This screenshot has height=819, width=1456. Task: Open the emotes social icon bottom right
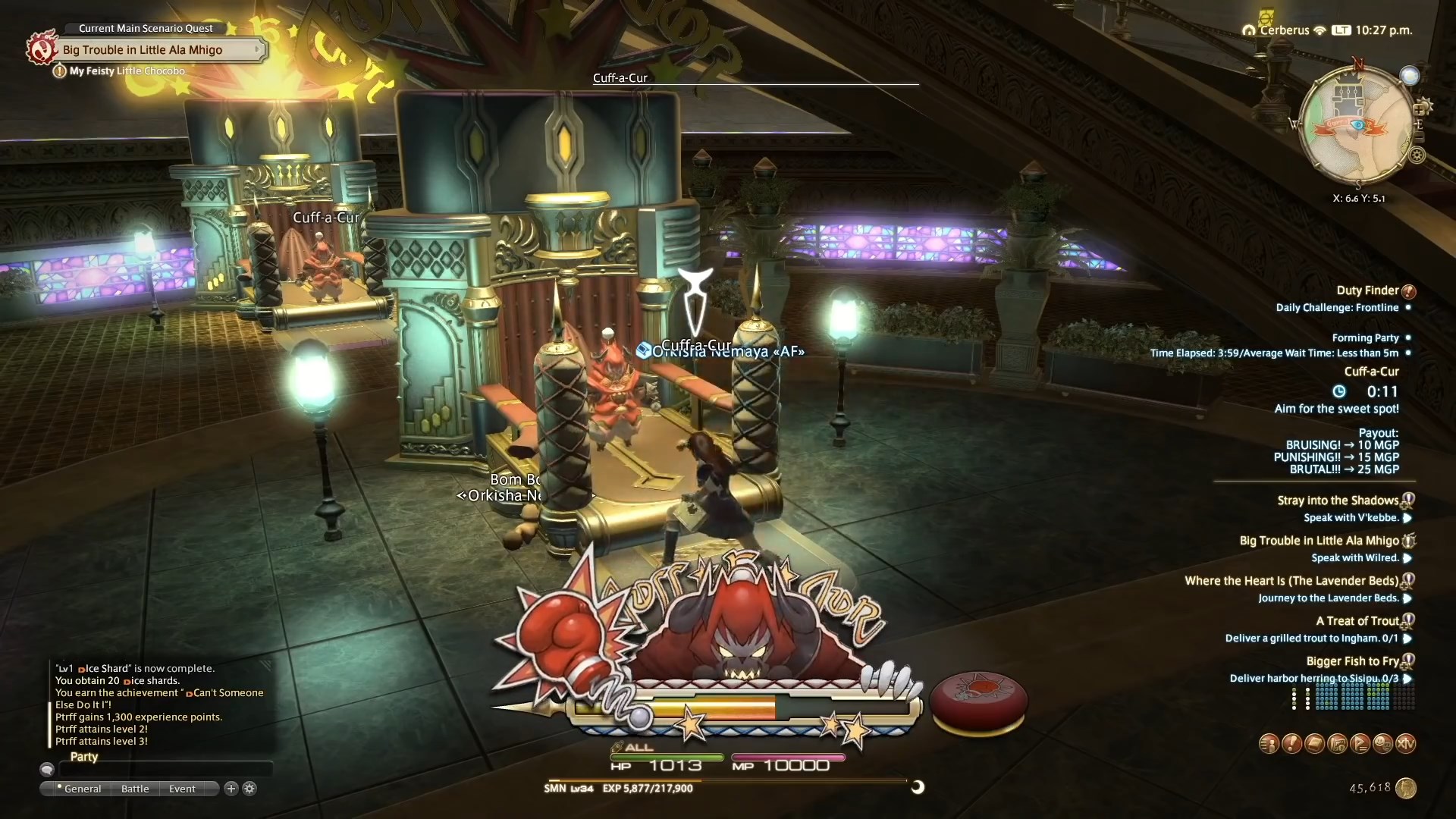point(1383,744)
